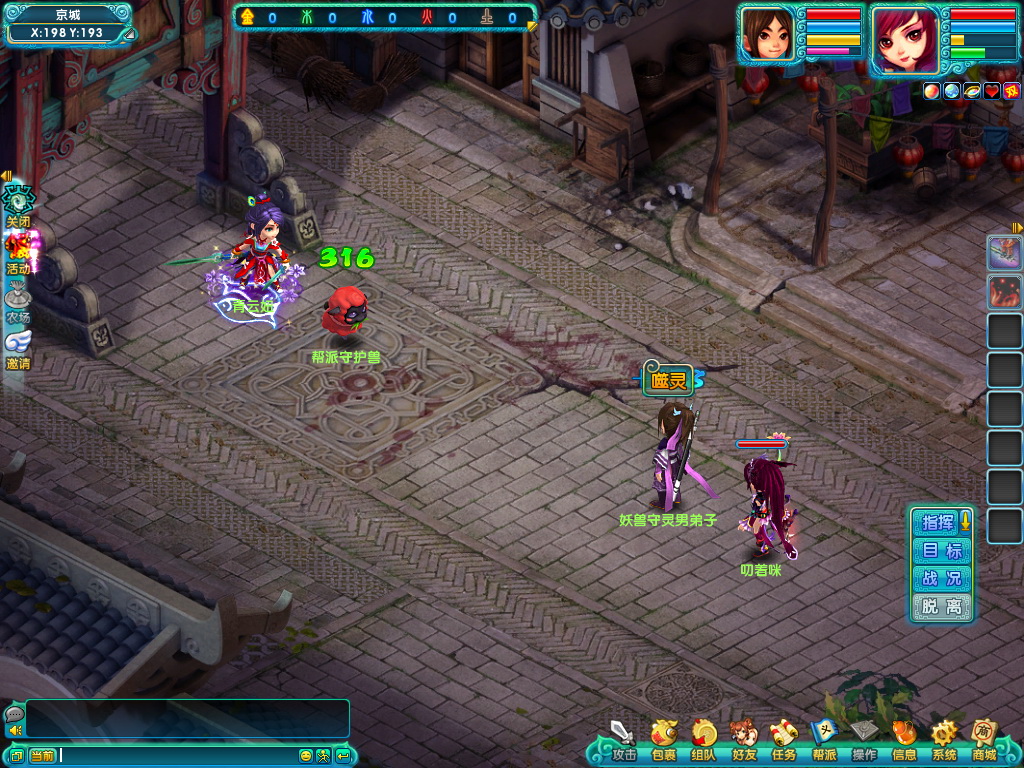This screenshot has width=1024, height=768.
Task: Open the 商城 shop
Action: (984, 738)
